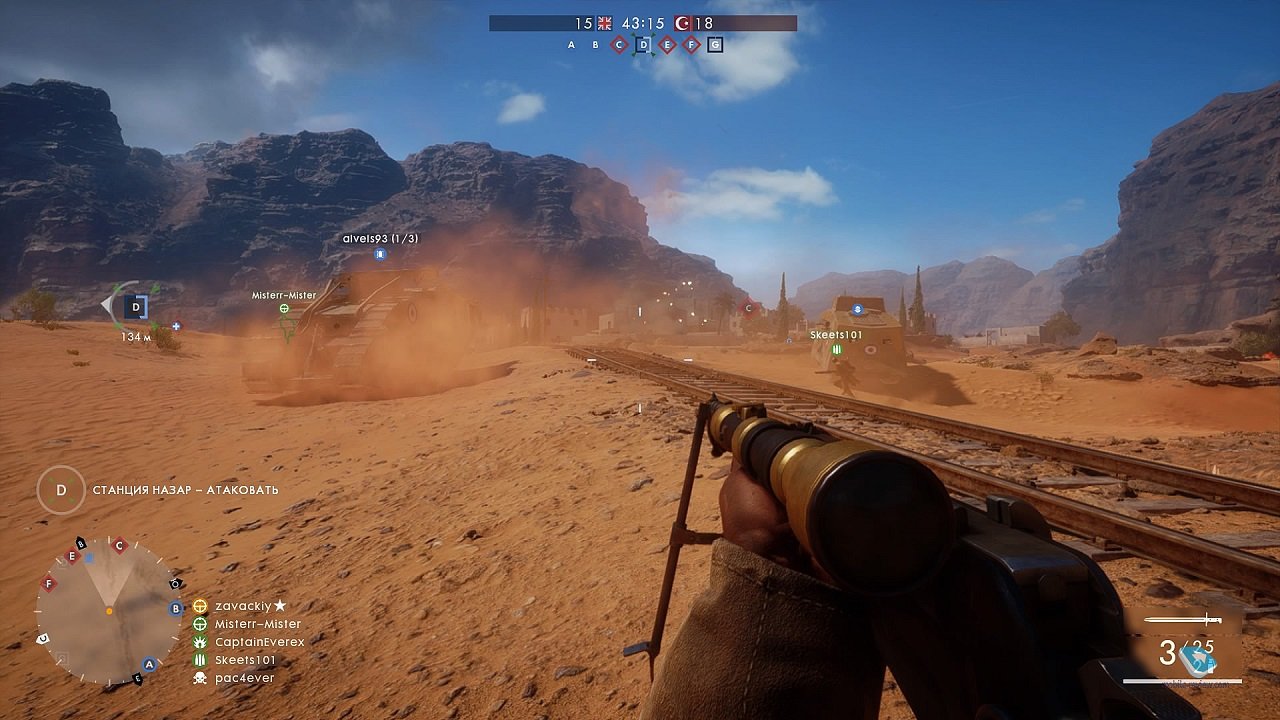Click zavackiy's orange crosshair squad icon
The height and width of the screenshot is (720, 1280).
pos(200,604)
